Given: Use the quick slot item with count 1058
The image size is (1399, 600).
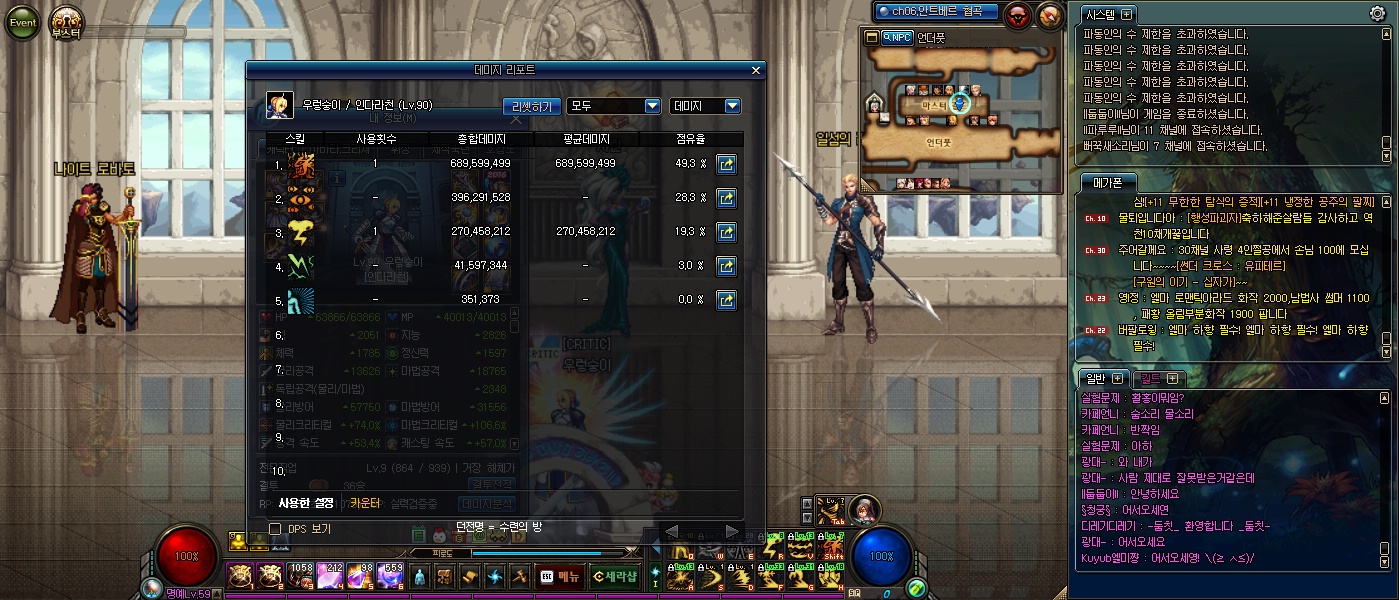Looking at the screenshot, I should 300,576.
